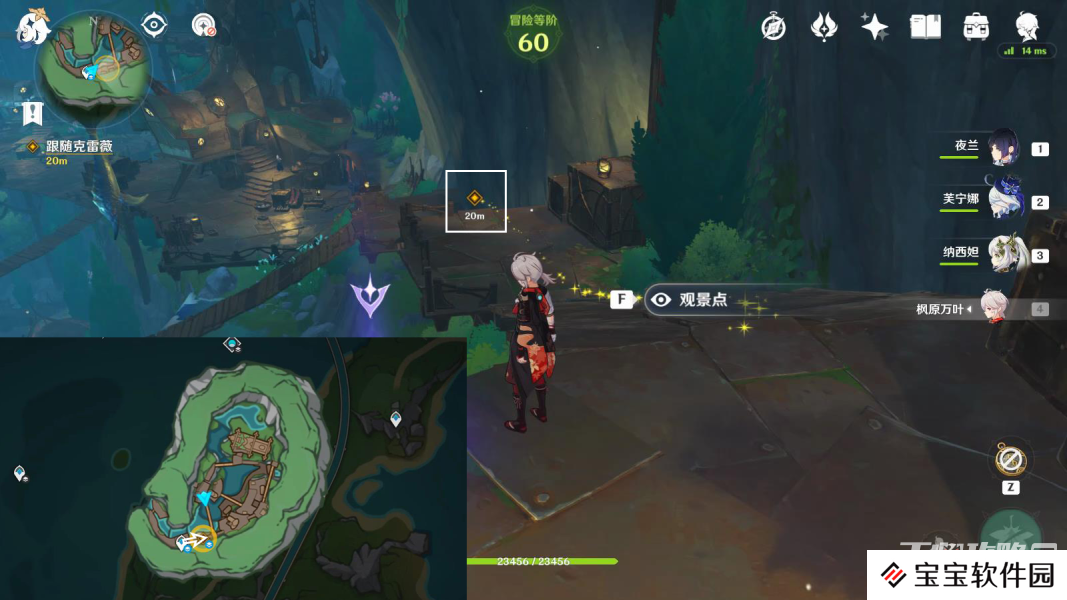Activate the eye-shaped elemental sight icon
The width and height of the screenshot is (1067, 600).
pyautogui.click(x=154, y=24)
